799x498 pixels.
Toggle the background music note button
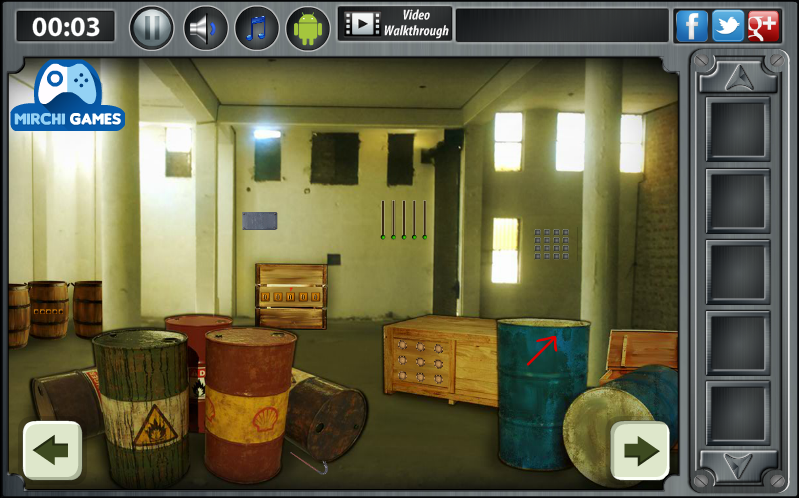click(257, 27)
